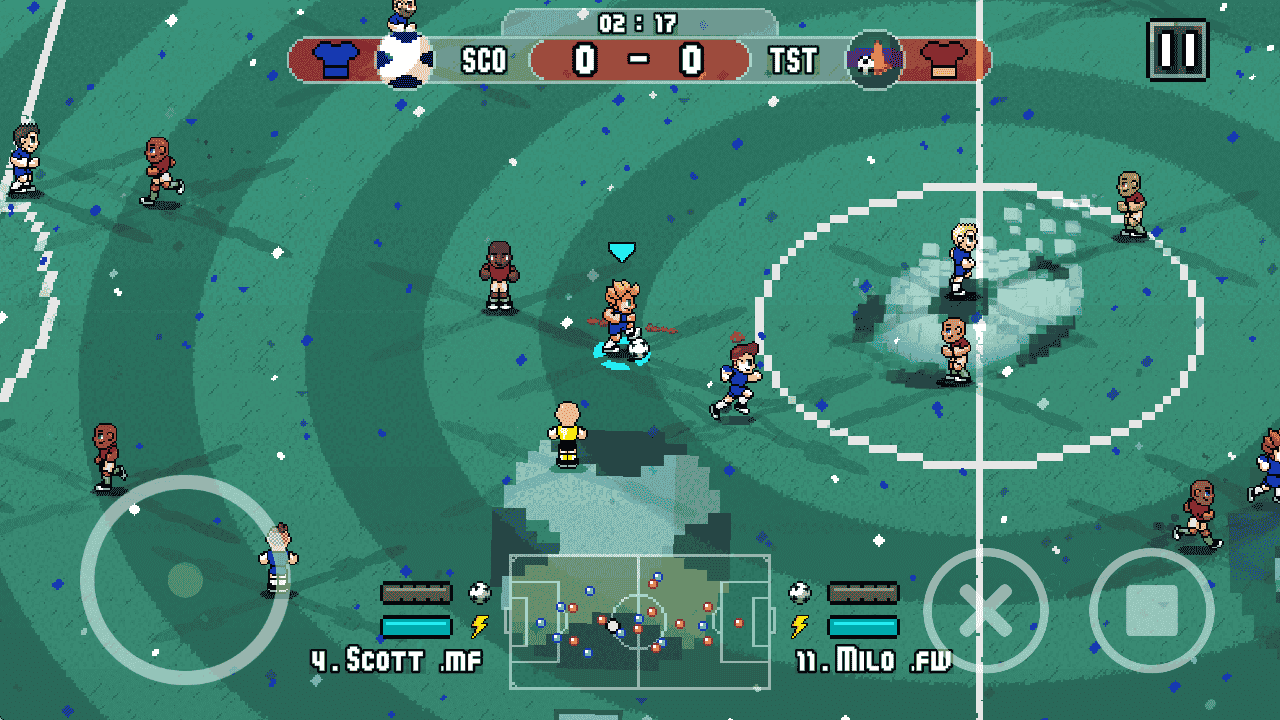Tap the X action button
The height and width of the screenshot is (720, 1280).
(x=985, y=610)
